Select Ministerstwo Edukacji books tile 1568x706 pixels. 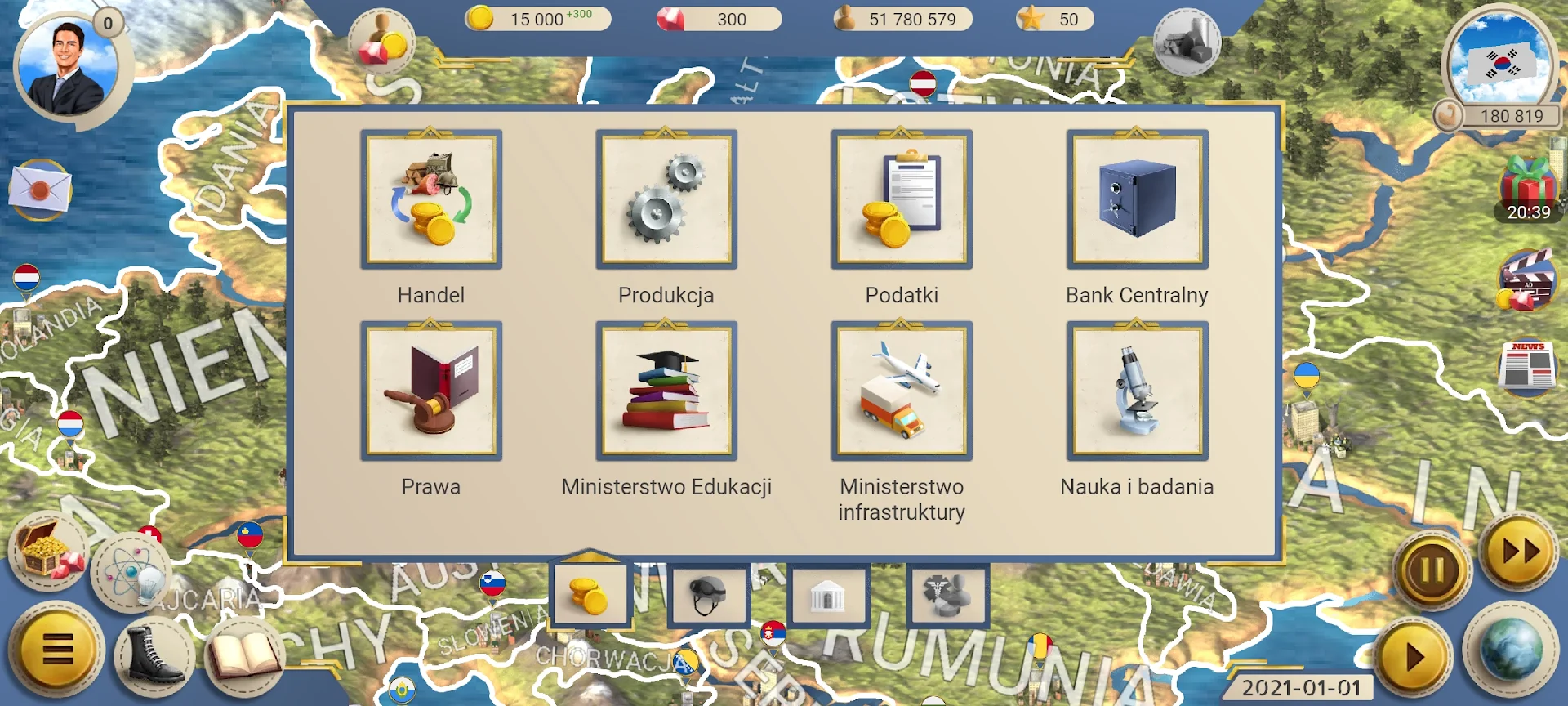pyautogui.click(x=666, y=391)
